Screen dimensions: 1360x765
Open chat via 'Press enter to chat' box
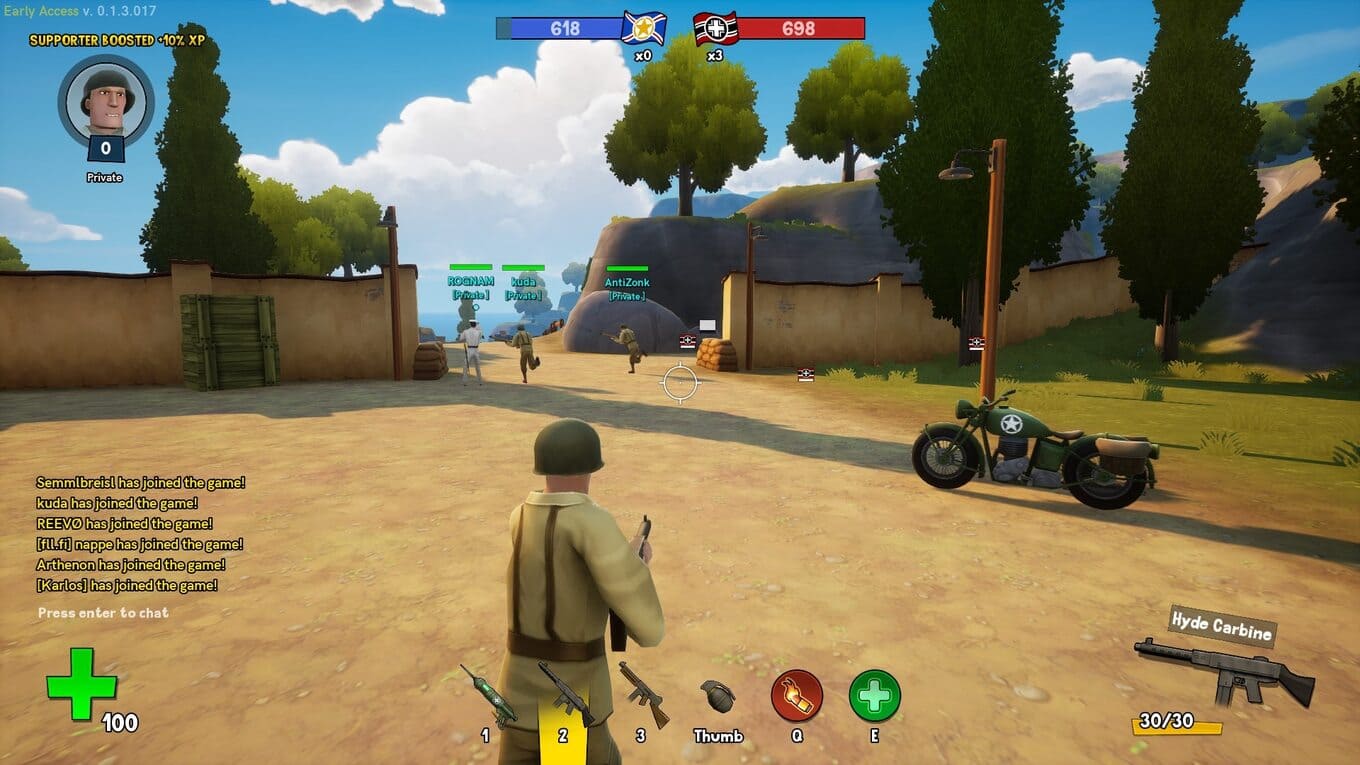(x=104, y=613)
